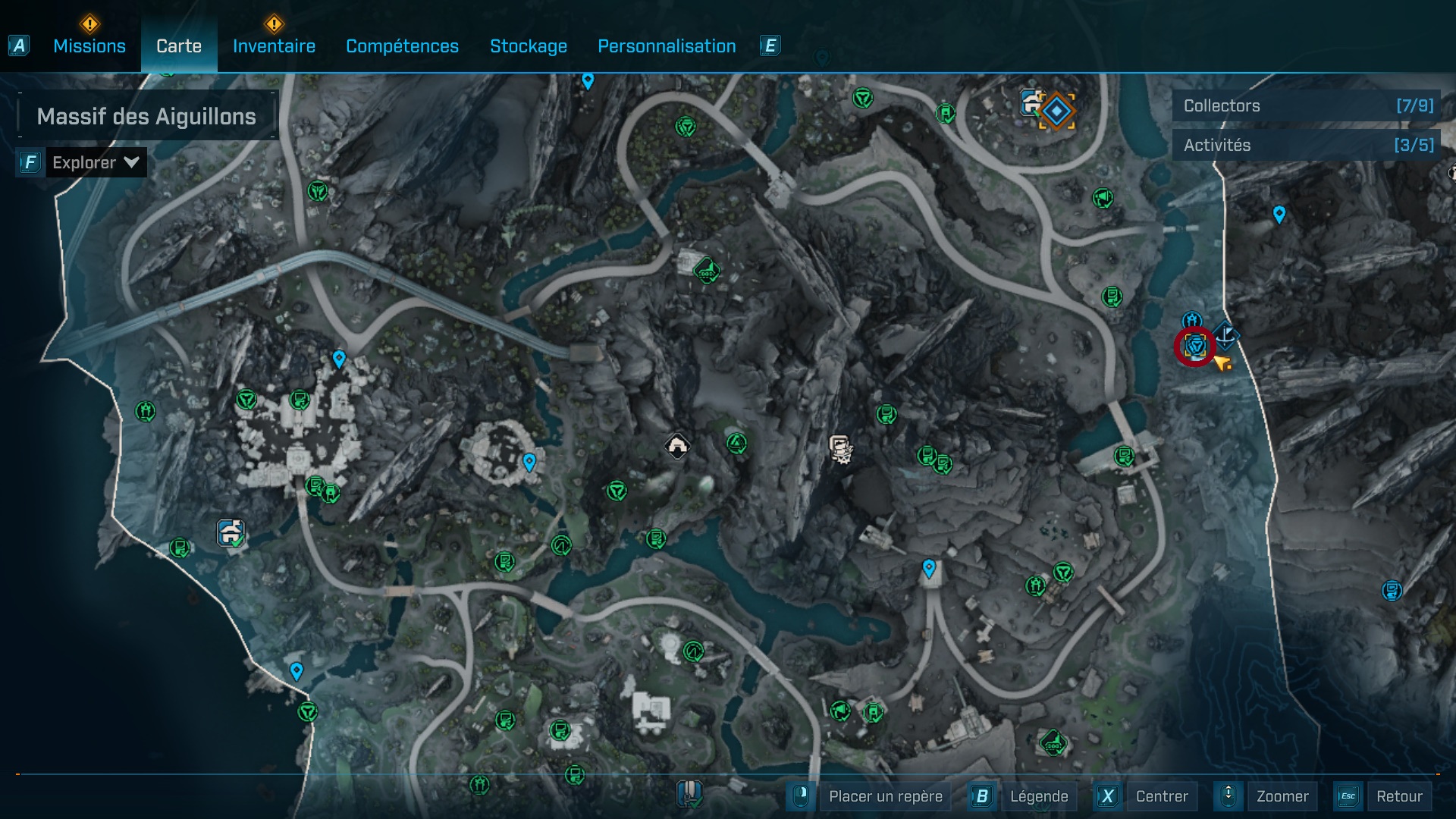Select the Personnalisation tab
Viewport: 1456px width, 819px height.
pos(667,46)
